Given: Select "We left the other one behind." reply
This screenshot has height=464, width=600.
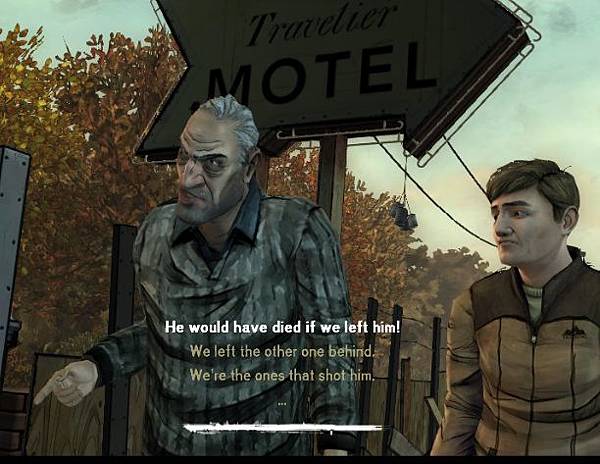Looking at the screenshot, I should pyautogui.click(x=282, y=351).
